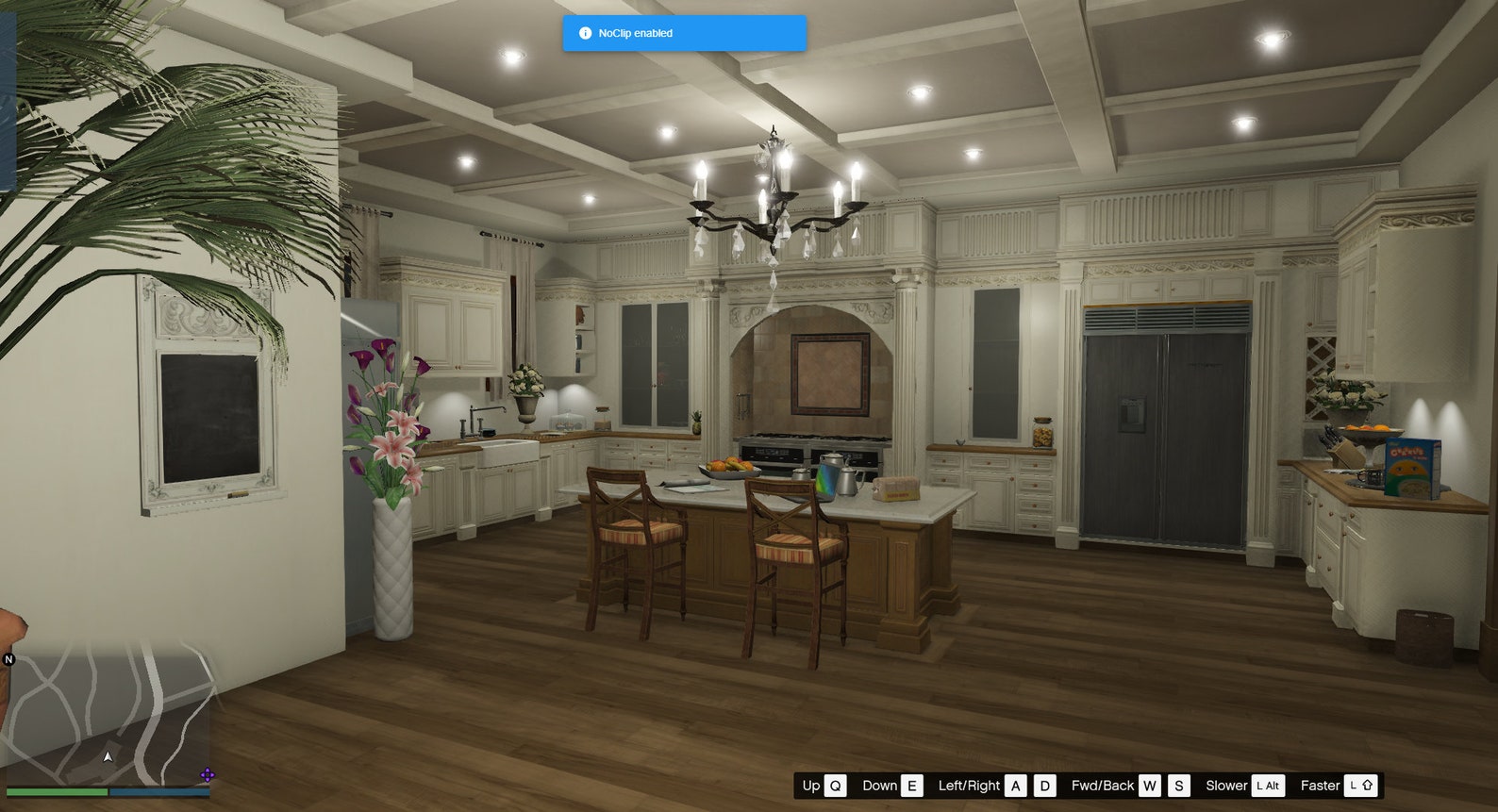
Task: Click the Fwd/Back label in the control bar
Action: click(x=1104, y=785)
